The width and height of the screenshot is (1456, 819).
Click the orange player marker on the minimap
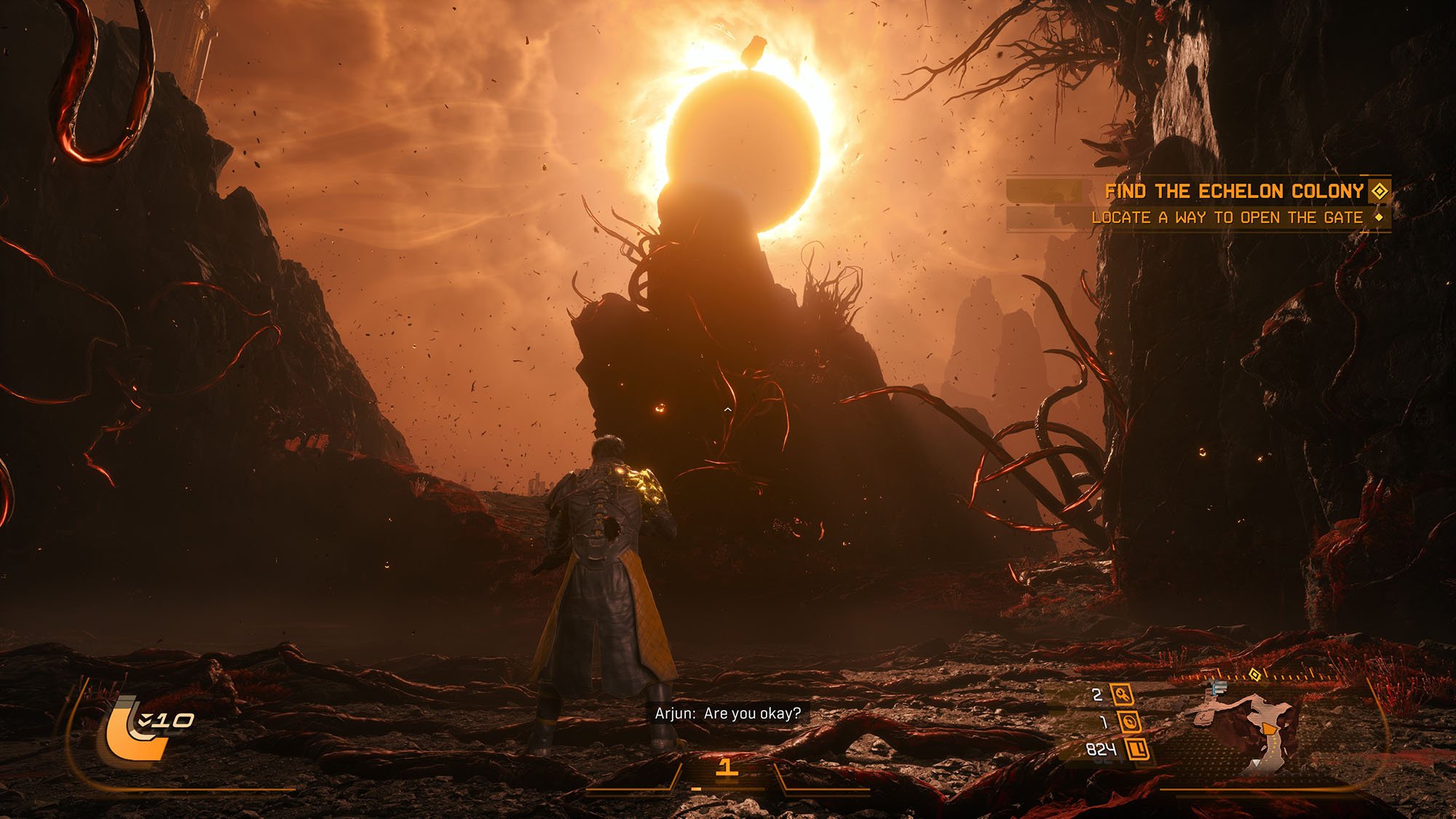click(x=1268, y=729)
